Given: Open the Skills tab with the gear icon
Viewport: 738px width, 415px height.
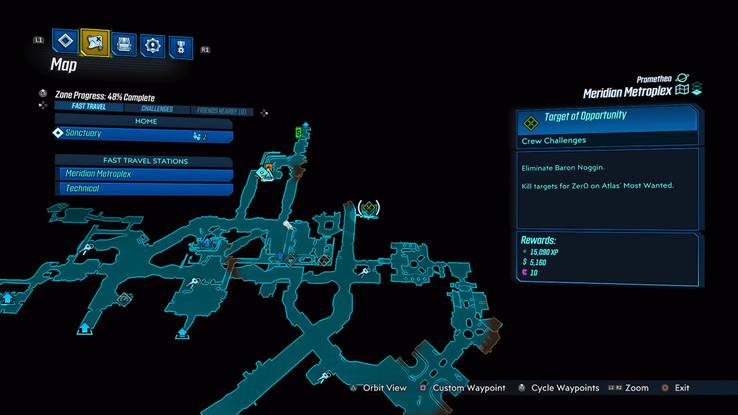Looking at the screenshot, I should 152,43.
